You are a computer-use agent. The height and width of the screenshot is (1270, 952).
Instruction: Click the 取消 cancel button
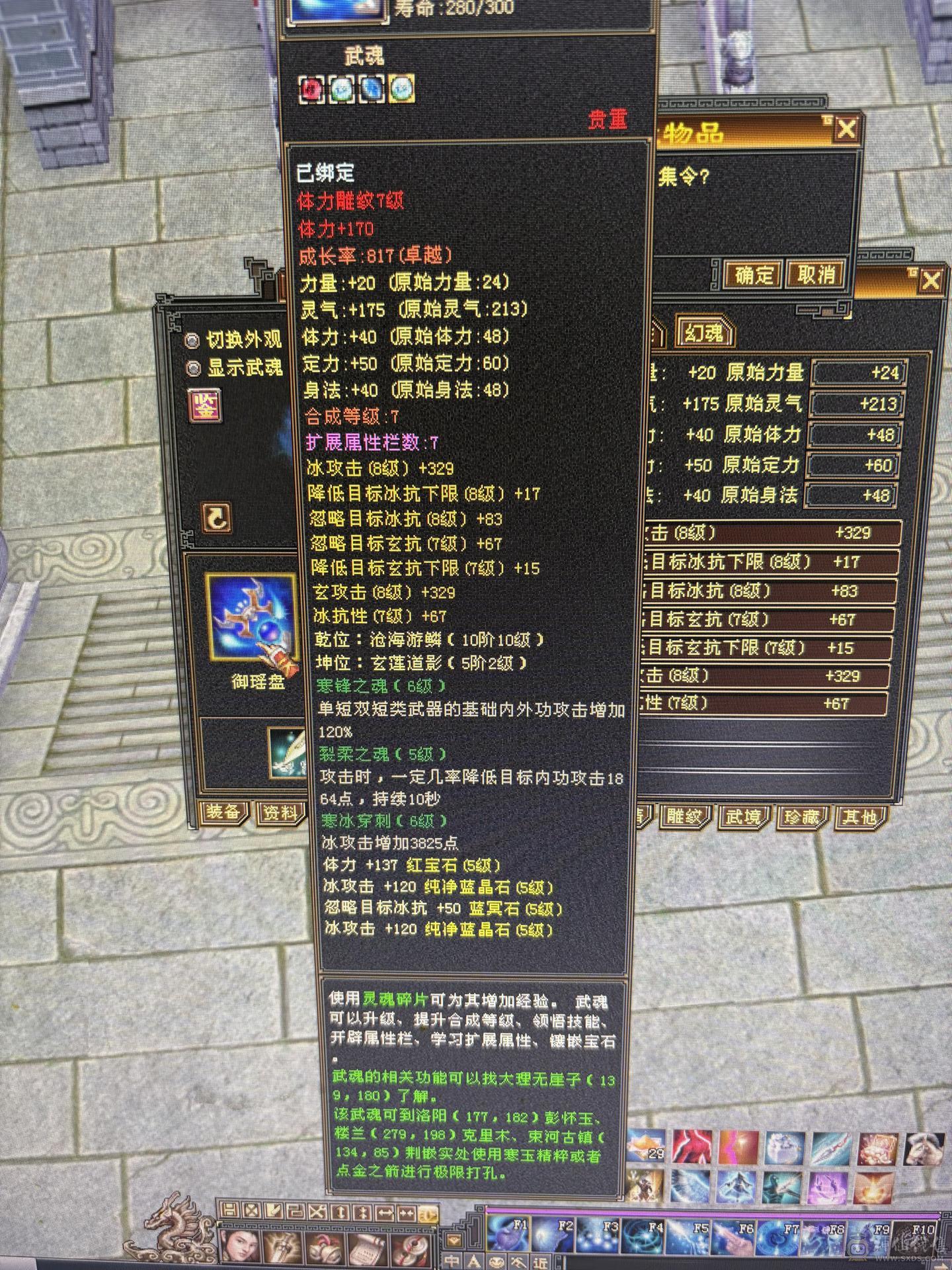[x=816, y=273]
